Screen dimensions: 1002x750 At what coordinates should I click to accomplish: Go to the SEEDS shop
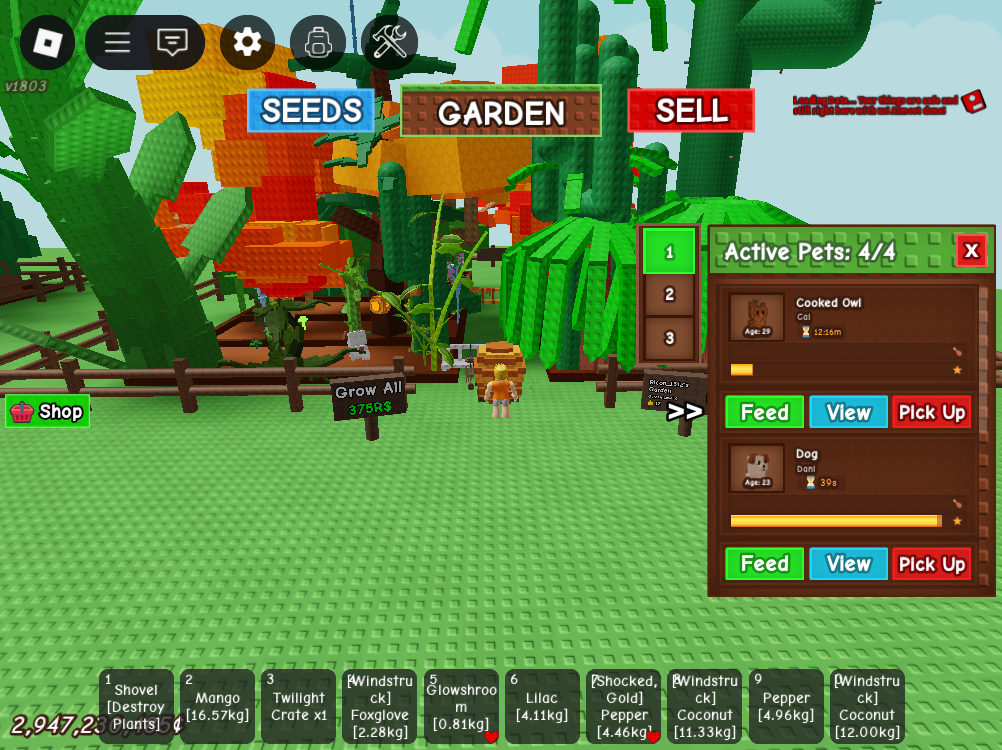(311, 111)
